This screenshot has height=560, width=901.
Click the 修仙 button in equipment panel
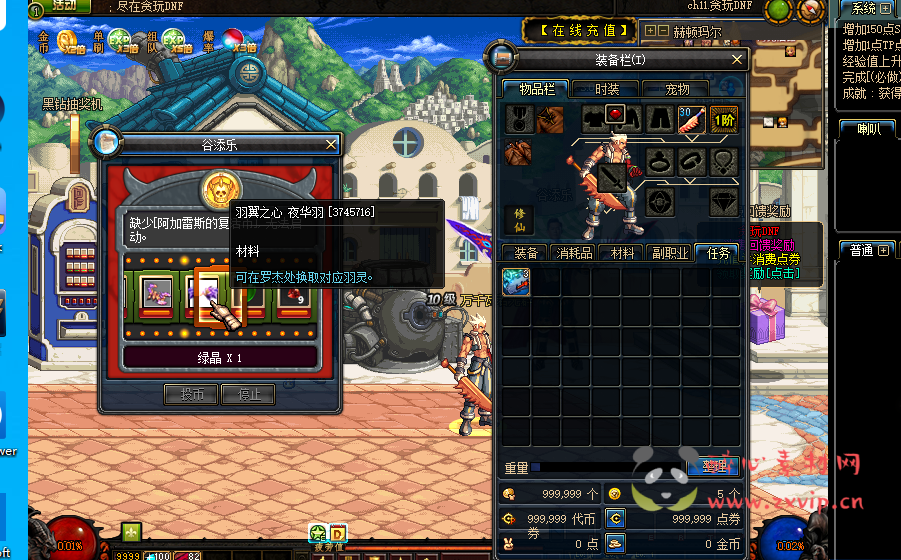[x=519, y=220]
